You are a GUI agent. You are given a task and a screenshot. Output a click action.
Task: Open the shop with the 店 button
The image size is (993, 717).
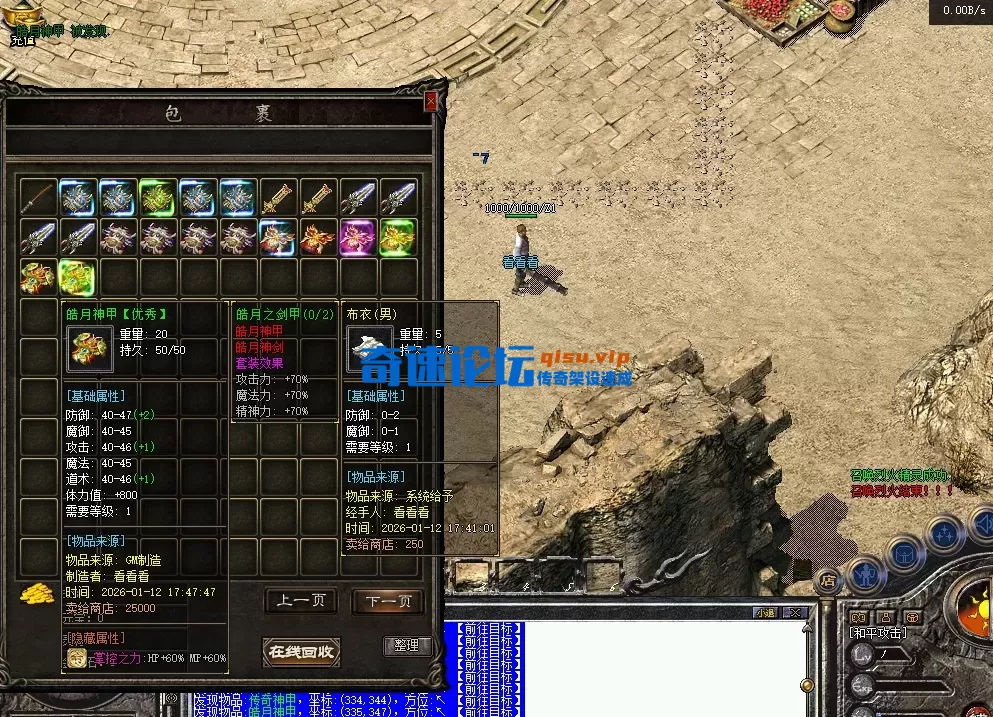pyautogui.click(x=827, y=579)
